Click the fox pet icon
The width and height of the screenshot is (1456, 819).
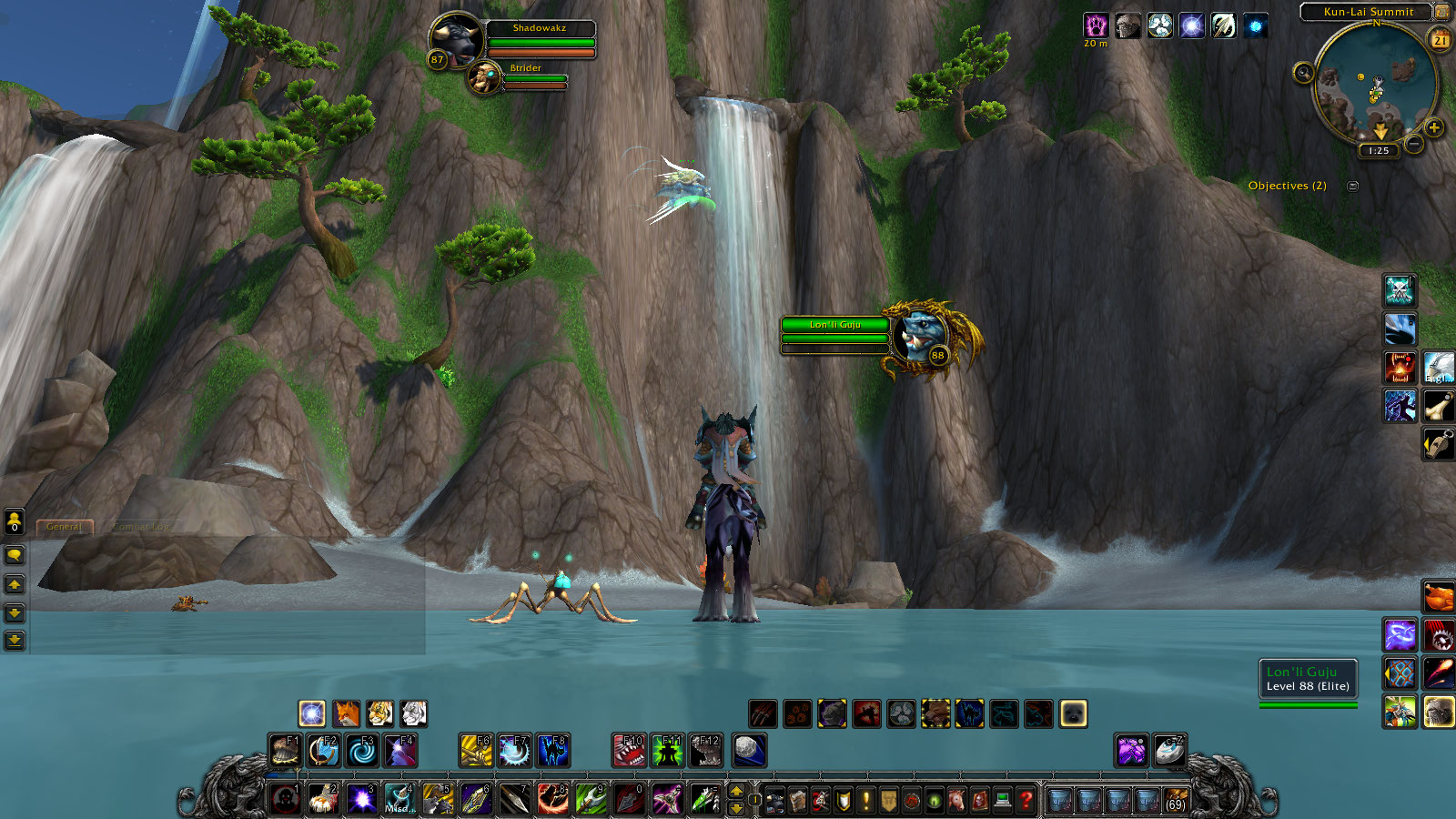coord(346,713)
